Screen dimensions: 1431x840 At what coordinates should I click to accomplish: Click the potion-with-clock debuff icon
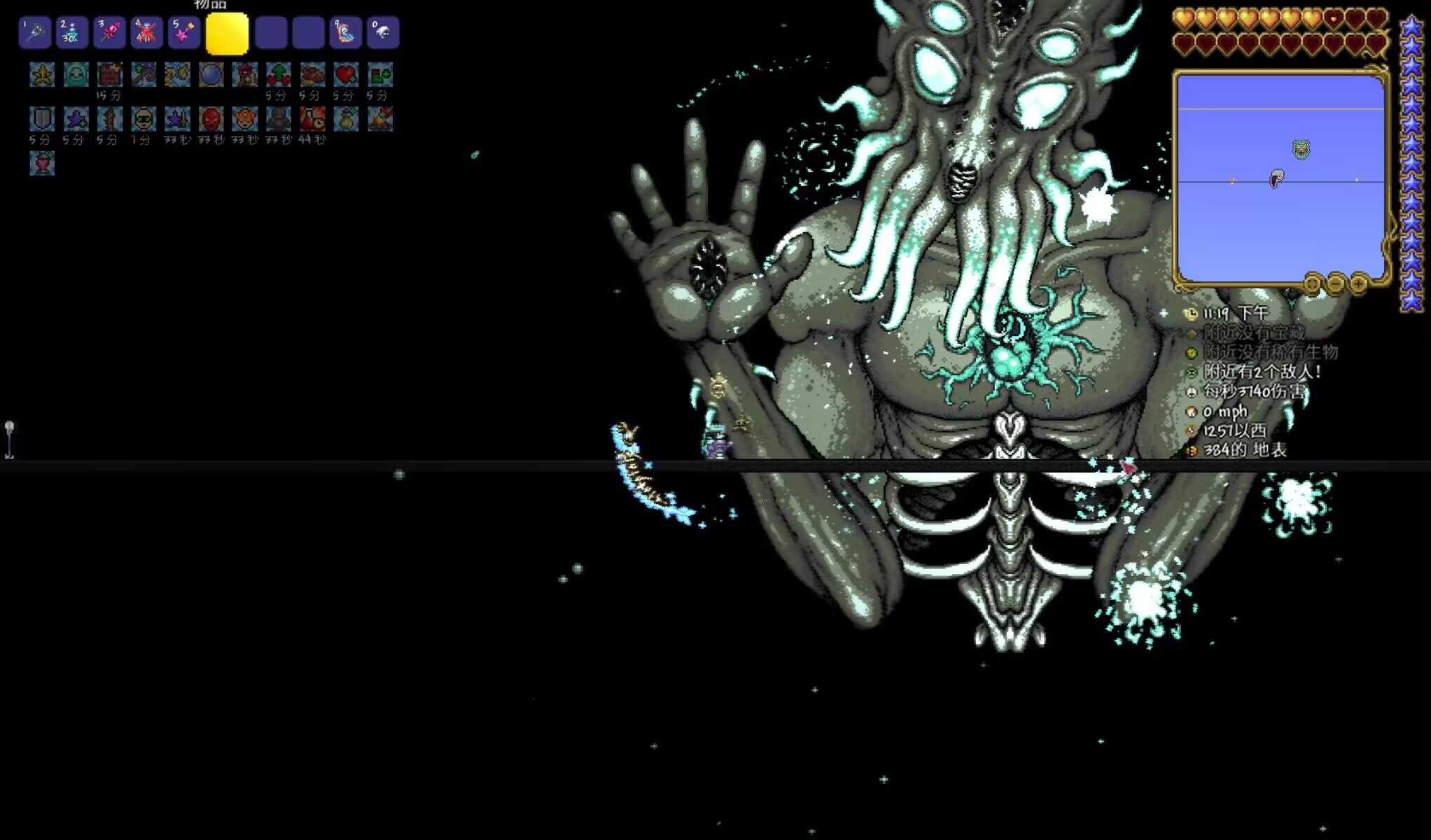[312, 119]
